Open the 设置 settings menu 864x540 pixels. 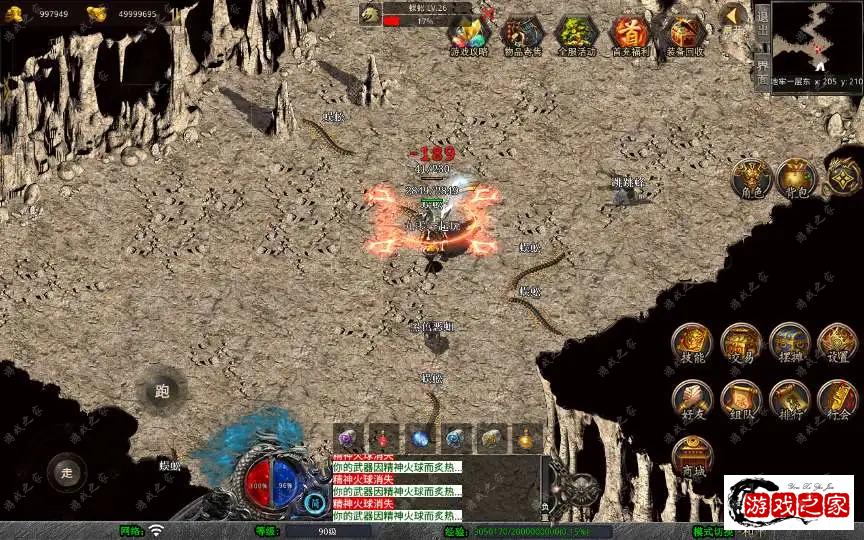838,343
